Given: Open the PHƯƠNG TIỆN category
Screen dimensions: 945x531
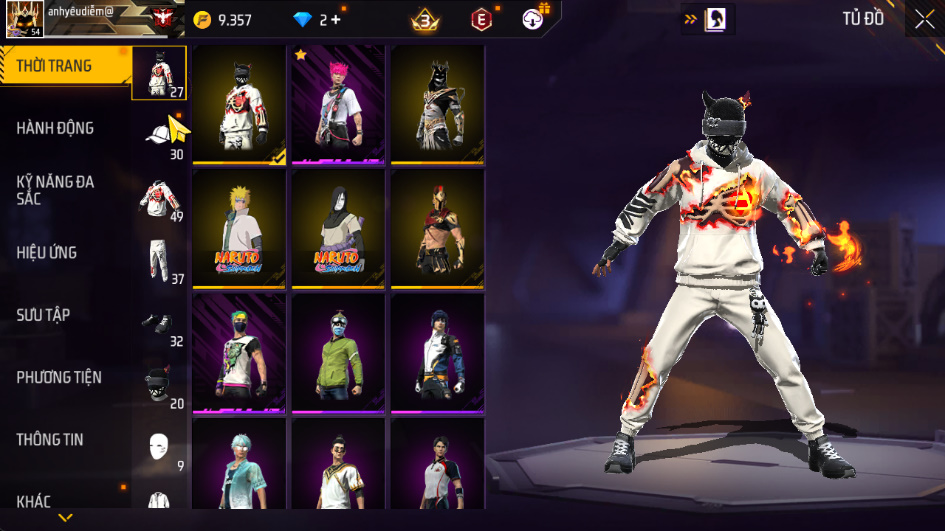Looking at the screenshot, I should pyautogui.click(x=59, y=377).
